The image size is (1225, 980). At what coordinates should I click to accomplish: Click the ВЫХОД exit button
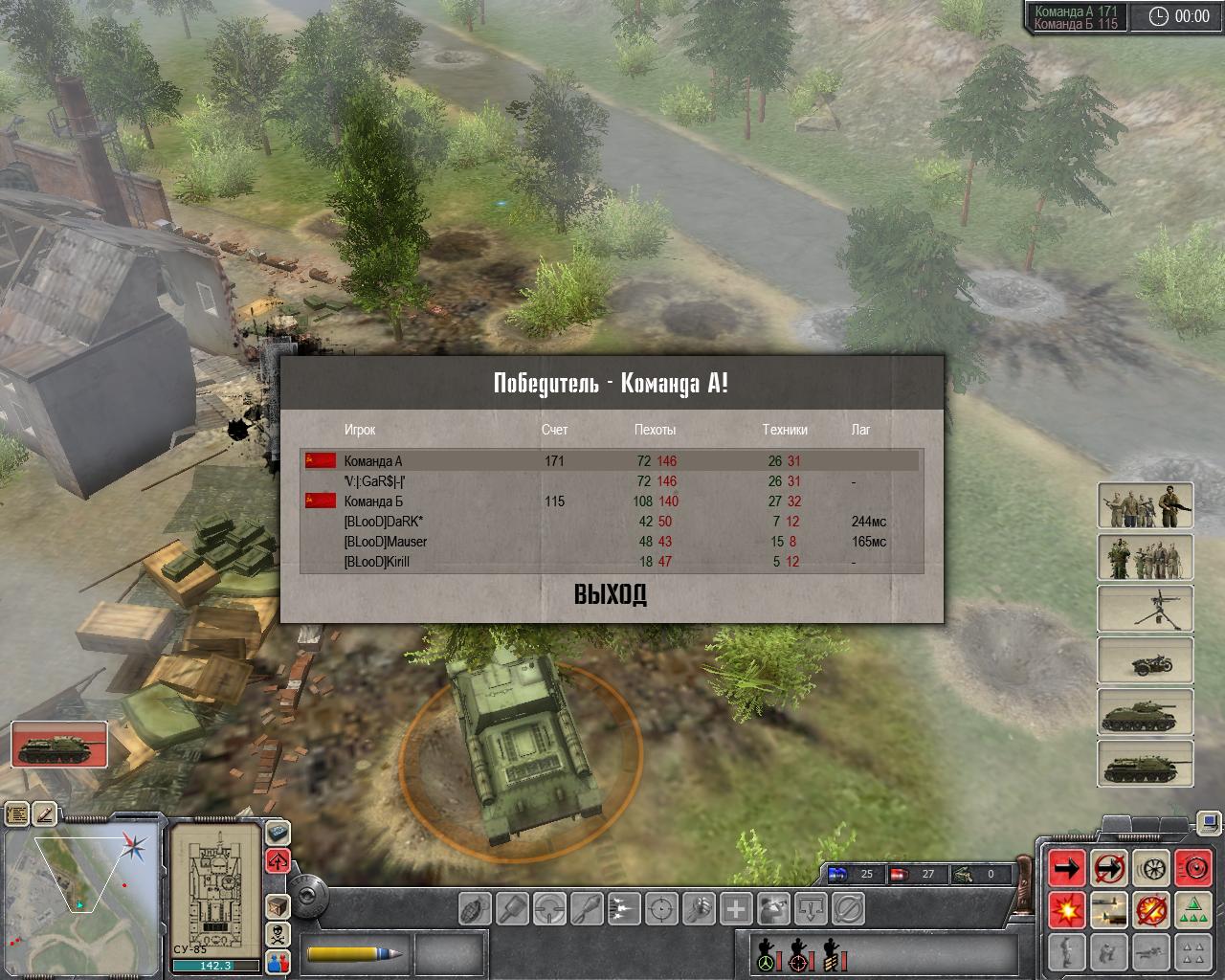(611, 595)
